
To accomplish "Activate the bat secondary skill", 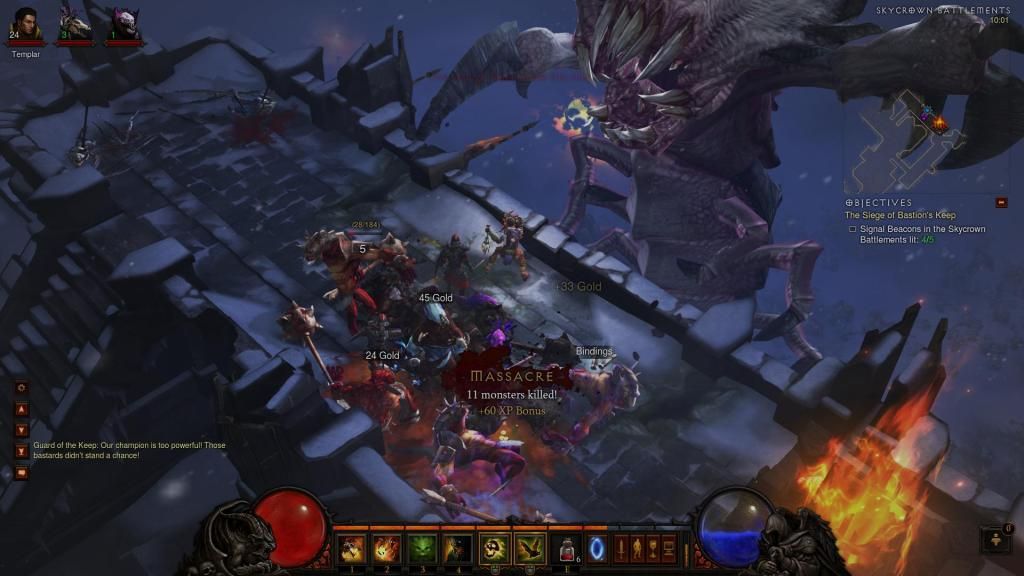I will click(x=530, y=547).
